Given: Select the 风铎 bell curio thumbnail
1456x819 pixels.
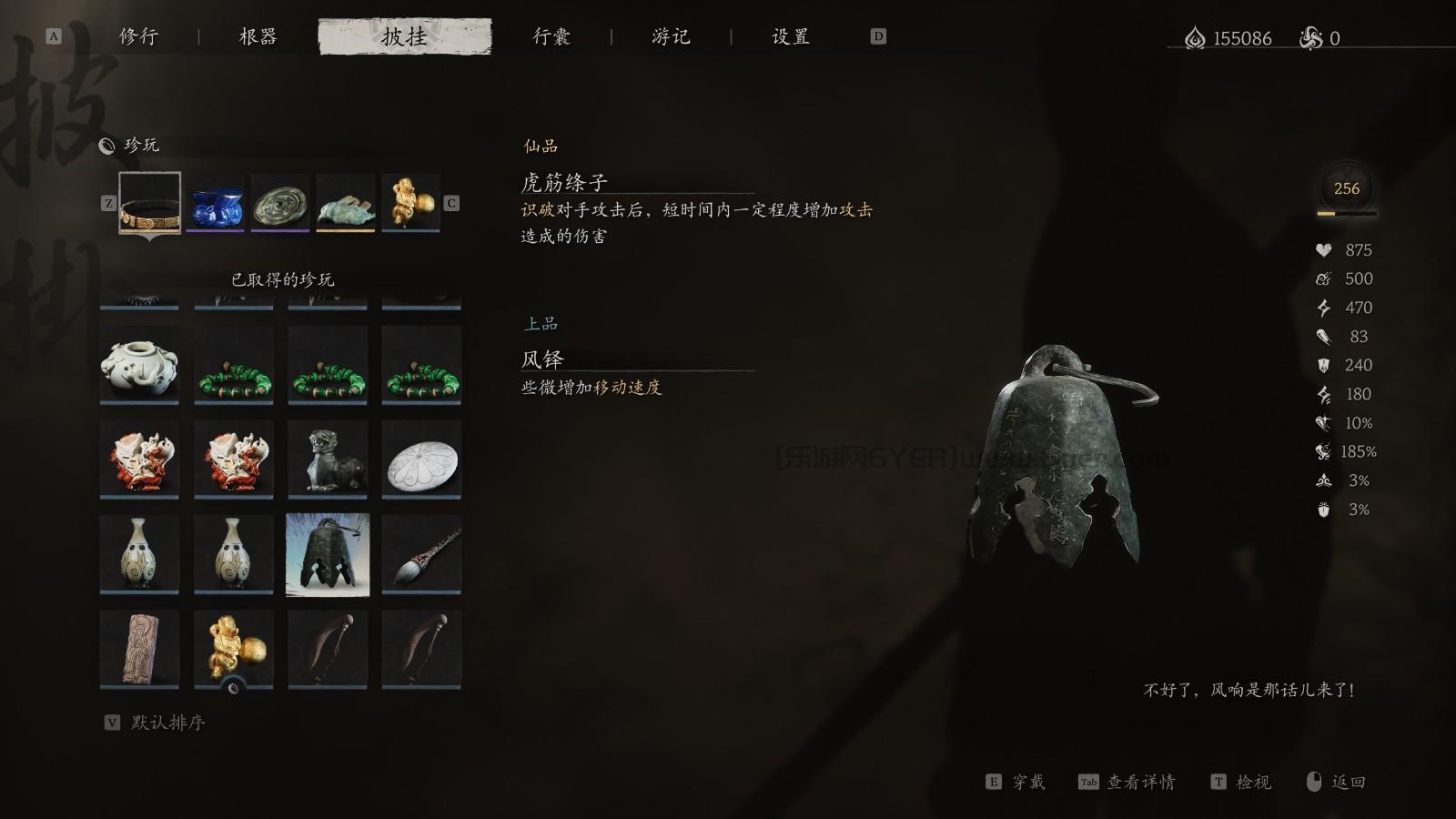Looking at the screenshot, I should [328, 553].
